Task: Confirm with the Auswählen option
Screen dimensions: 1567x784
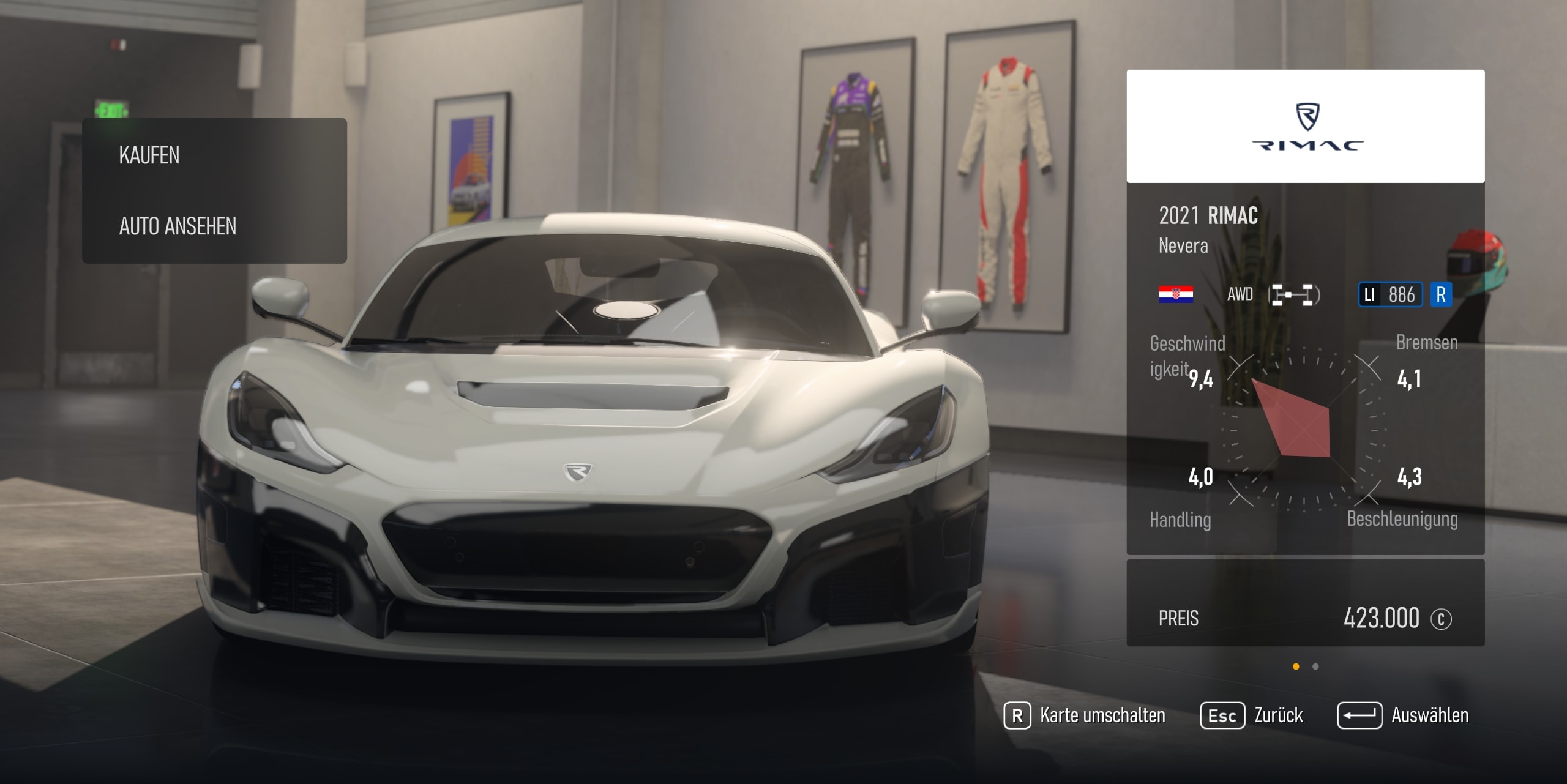Action: click(x=1403, y=715)
